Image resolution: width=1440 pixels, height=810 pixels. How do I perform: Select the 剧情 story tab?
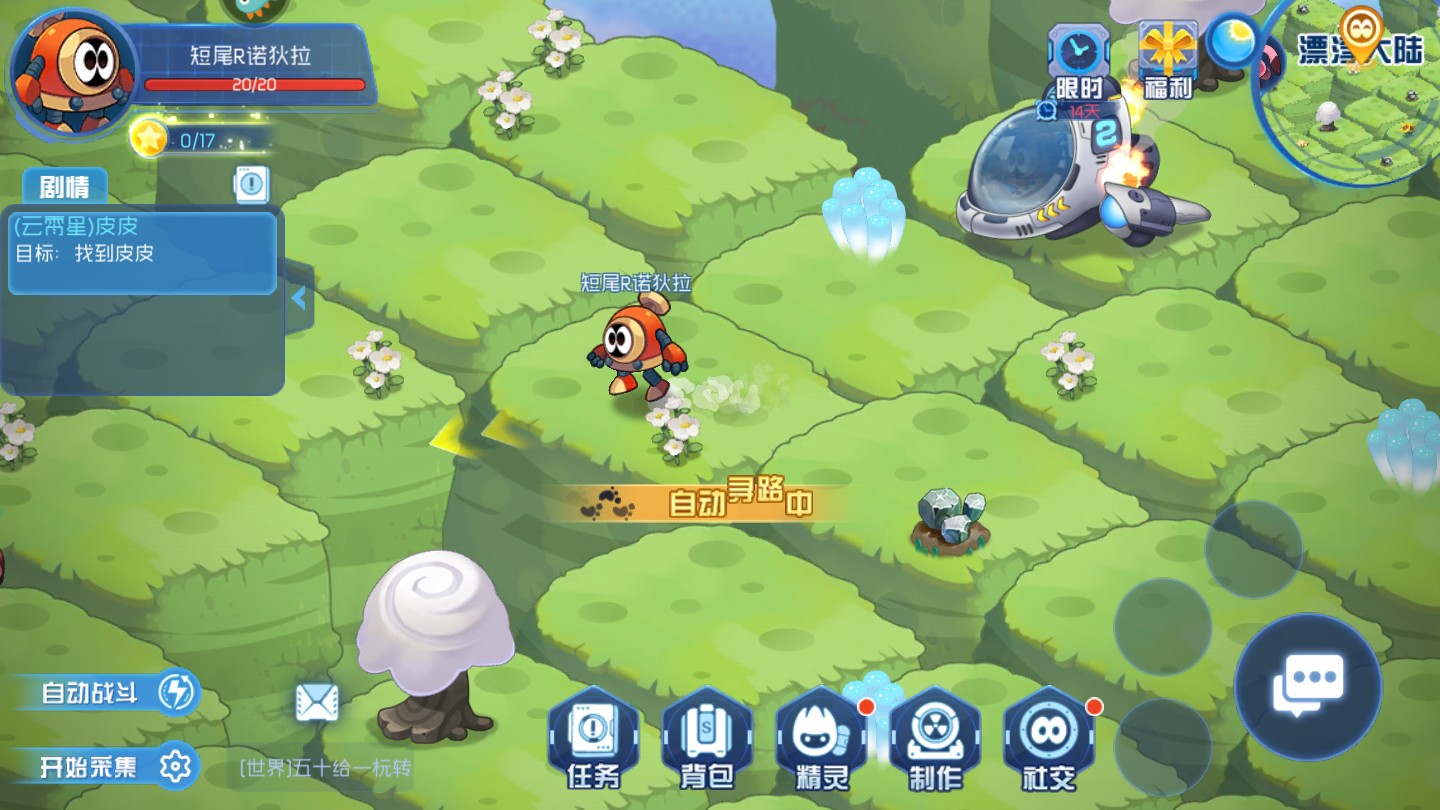pyautogui.click(x=65, y=187)
